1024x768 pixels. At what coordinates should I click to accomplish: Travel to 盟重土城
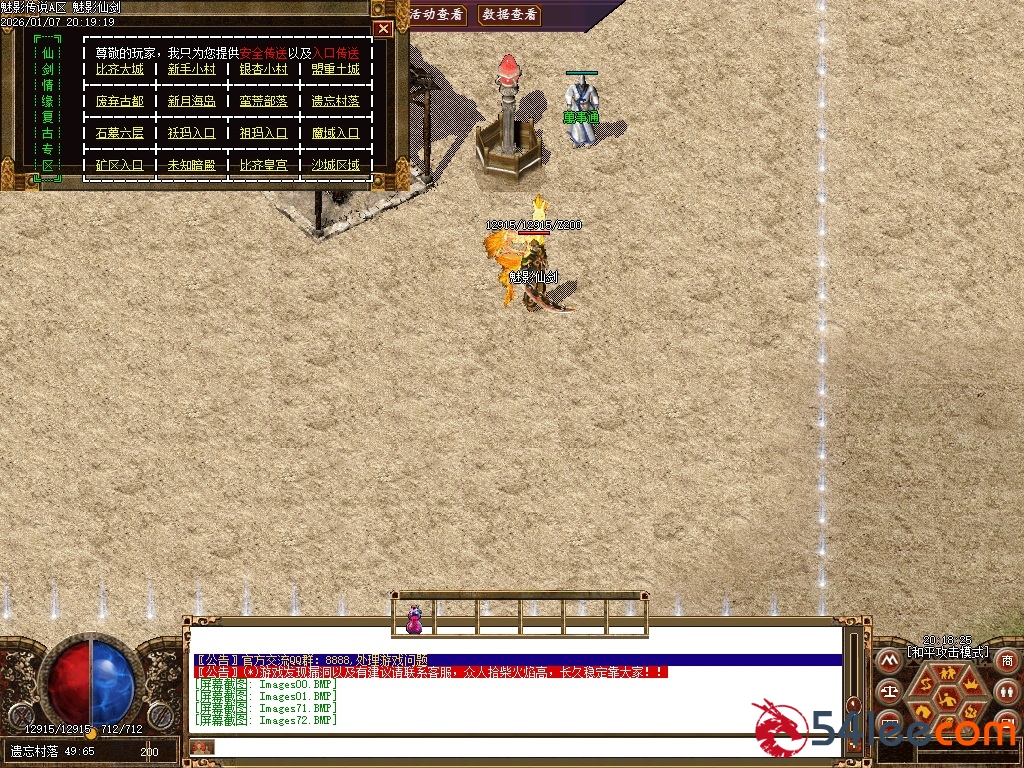tap(335, 70)
